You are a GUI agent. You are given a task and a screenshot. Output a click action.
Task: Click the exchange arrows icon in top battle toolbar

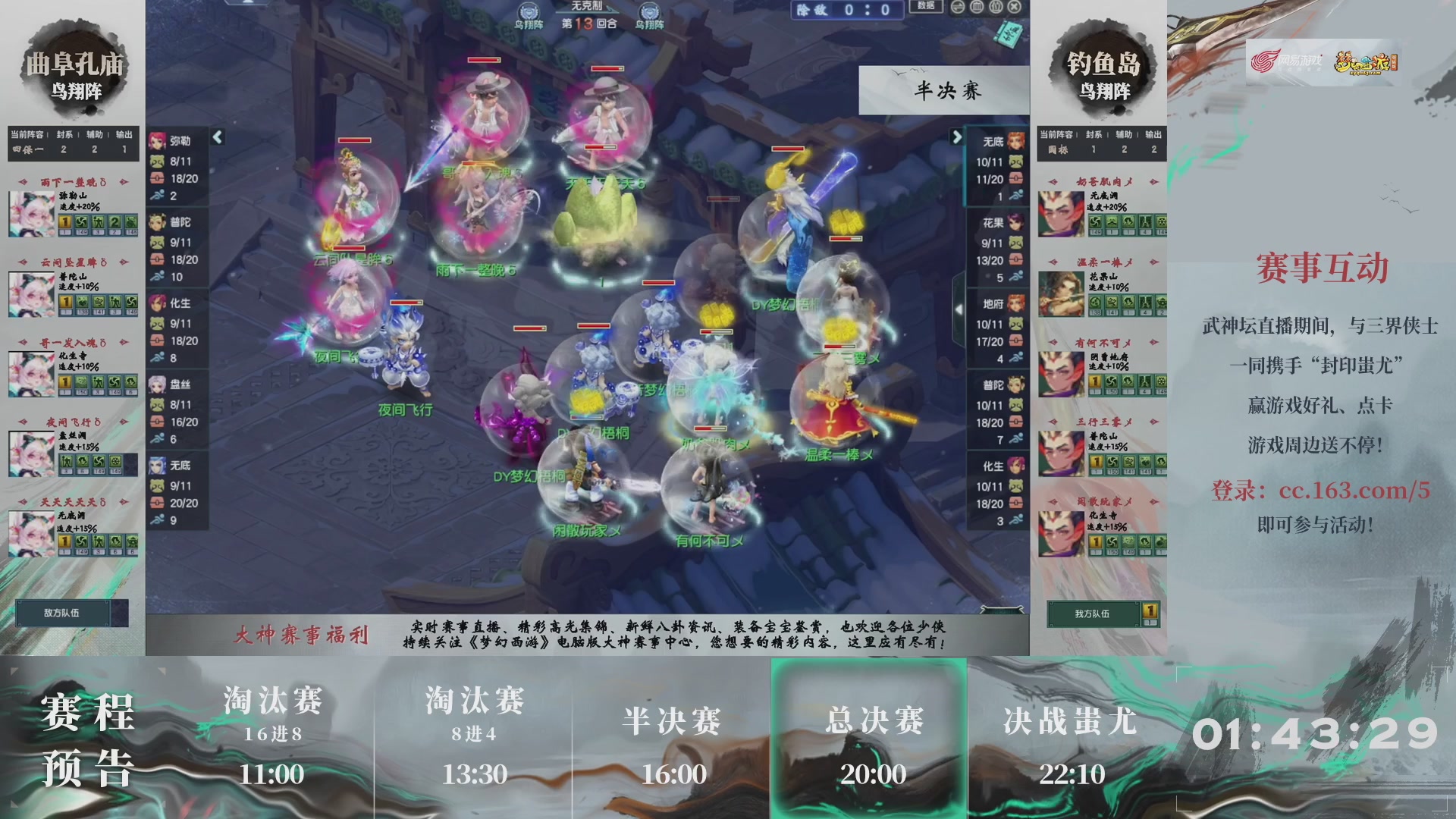(x=958, y=8)
